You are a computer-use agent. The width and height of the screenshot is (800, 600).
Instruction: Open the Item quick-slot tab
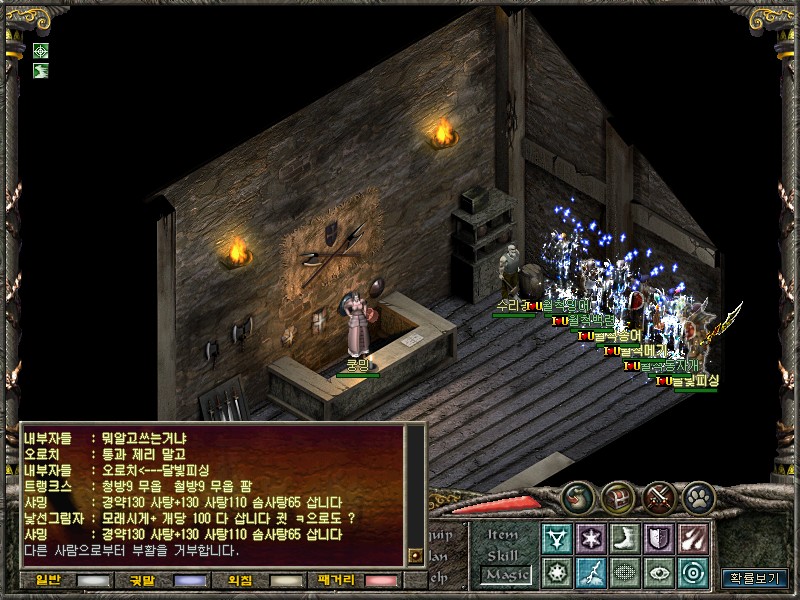(503, 536)
